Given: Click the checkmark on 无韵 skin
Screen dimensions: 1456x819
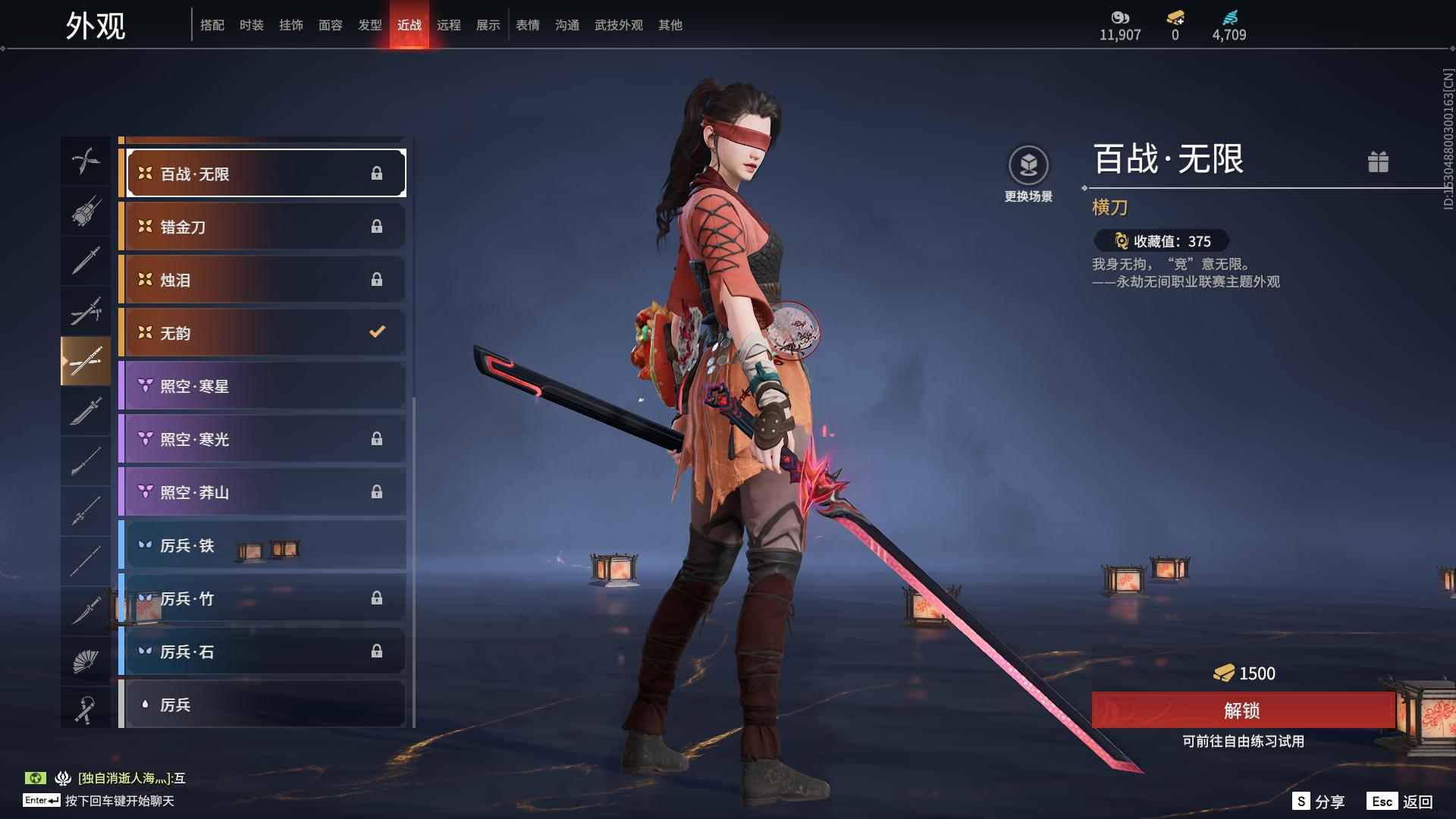Looking at the screenshot, I should [375, 331].
